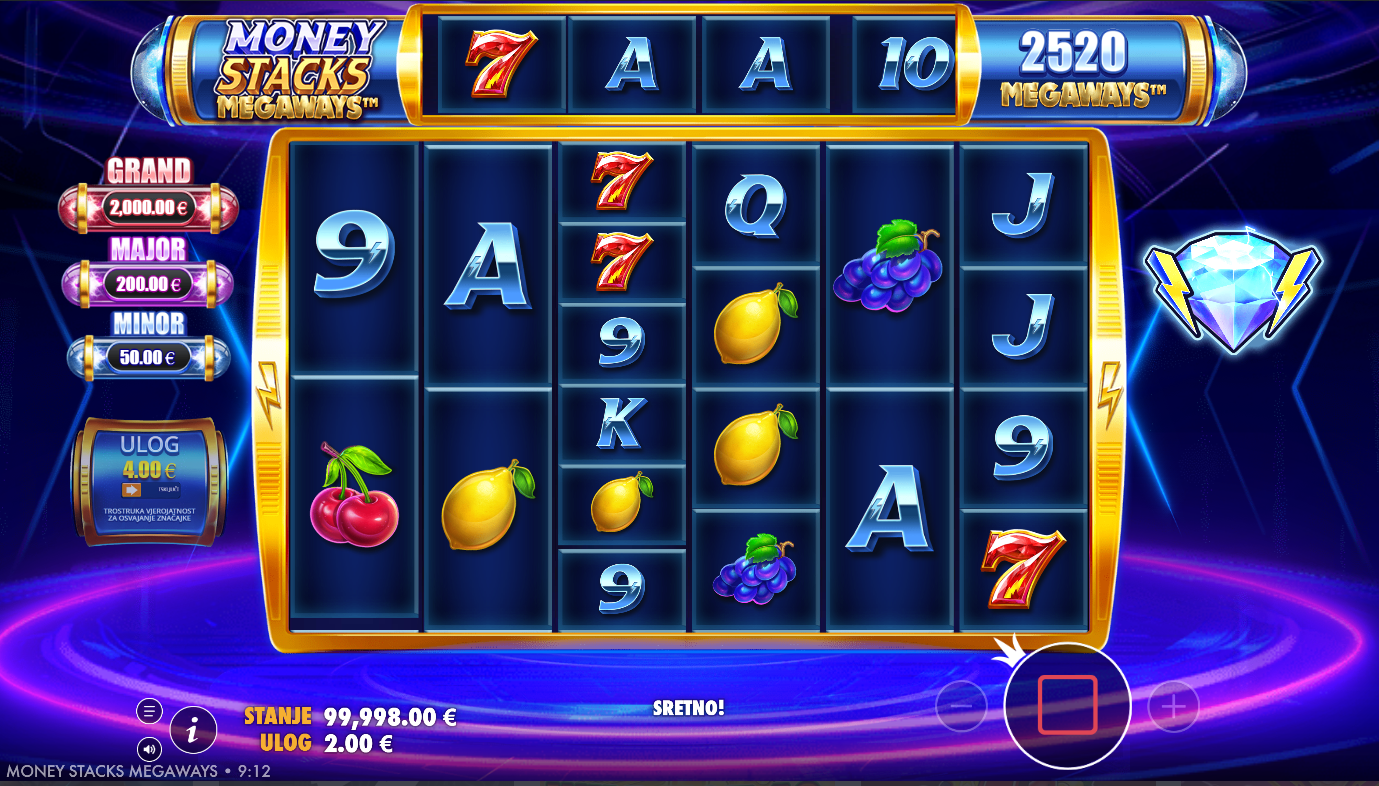Open the hamburger menu icon
Image resolution: width=1379 pixels, height=786 pixels.
click(x=149, y=711)
